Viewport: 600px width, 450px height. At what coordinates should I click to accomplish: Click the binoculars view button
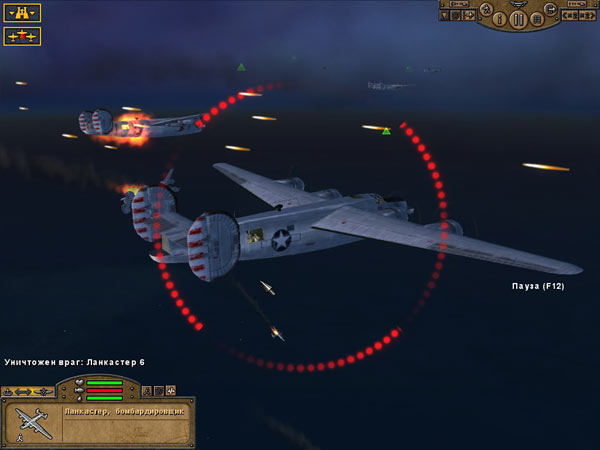[22, 13]
